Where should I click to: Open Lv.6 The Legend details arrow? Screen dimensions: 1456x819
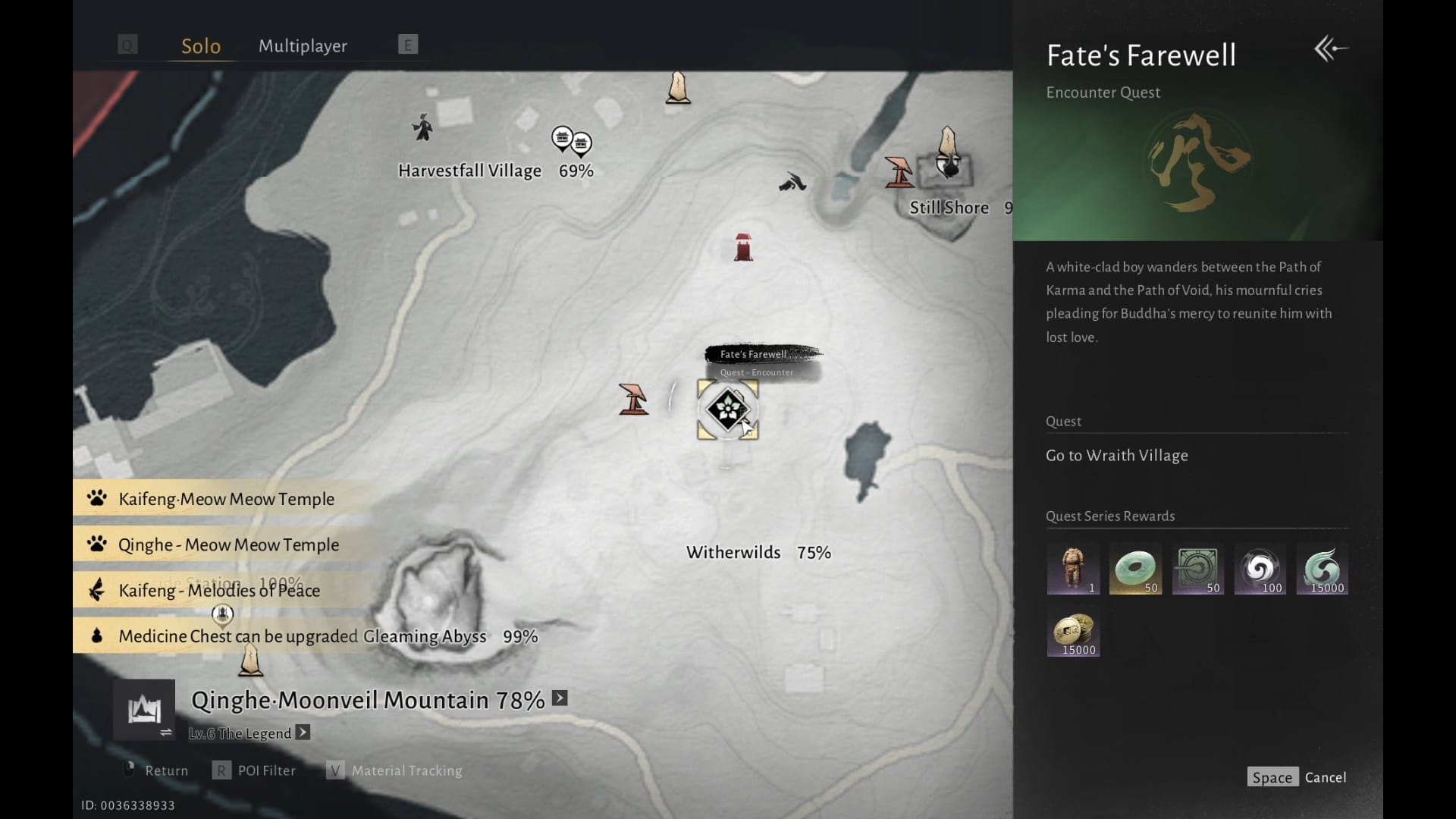tap(303, 733)
